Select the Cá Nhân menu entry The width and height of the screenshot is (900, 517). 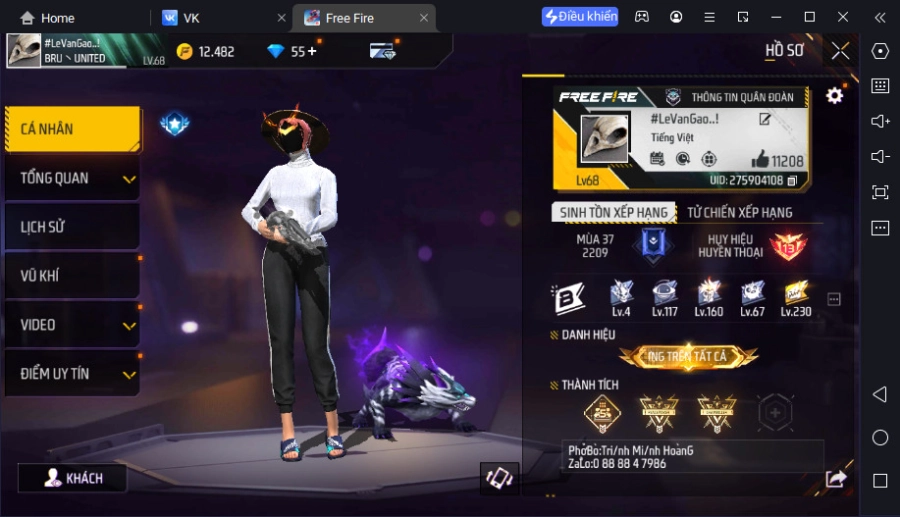point(72,129)
